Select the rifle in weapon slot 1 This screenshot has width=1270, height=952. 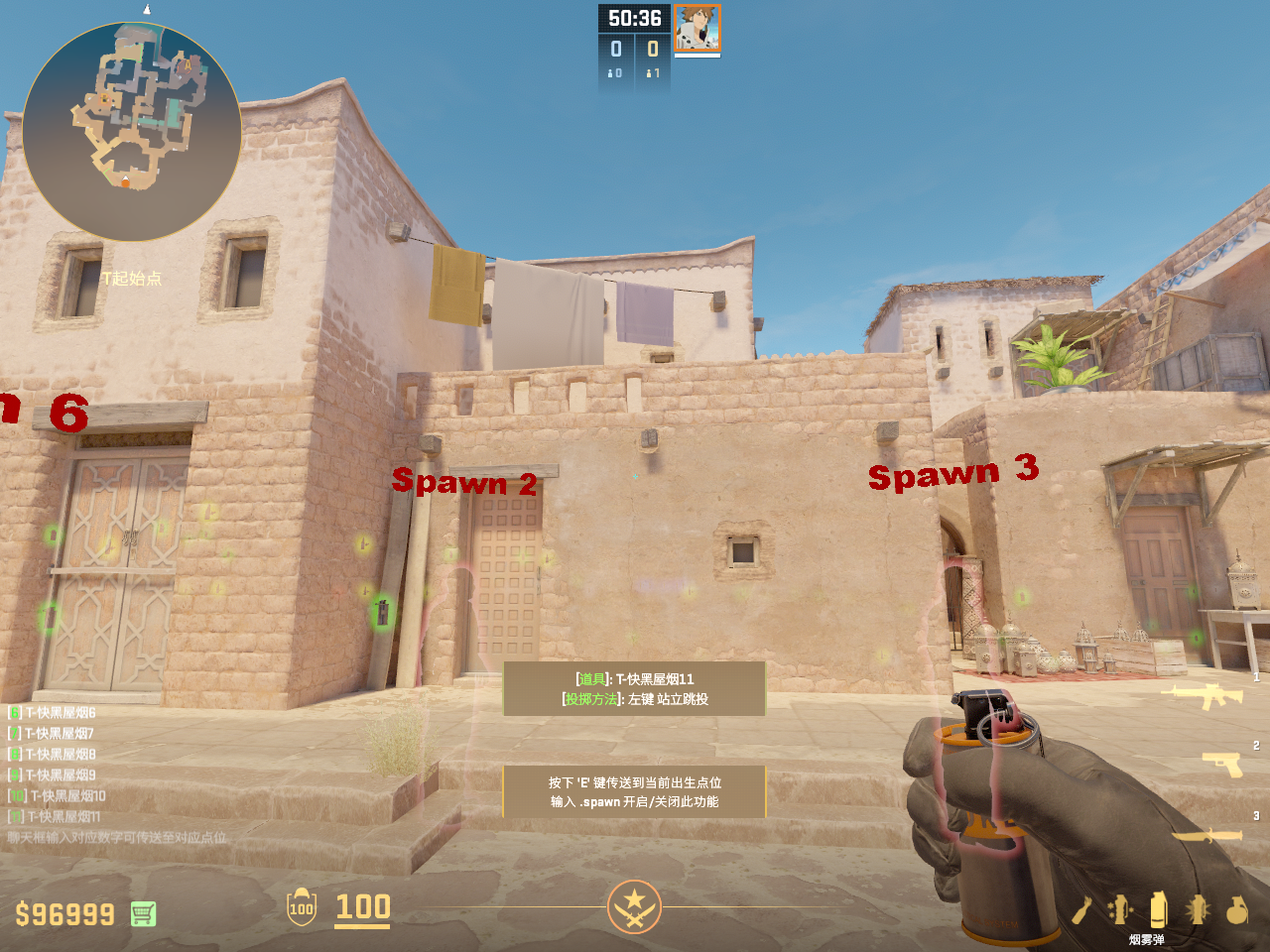tap(1206, 695)
